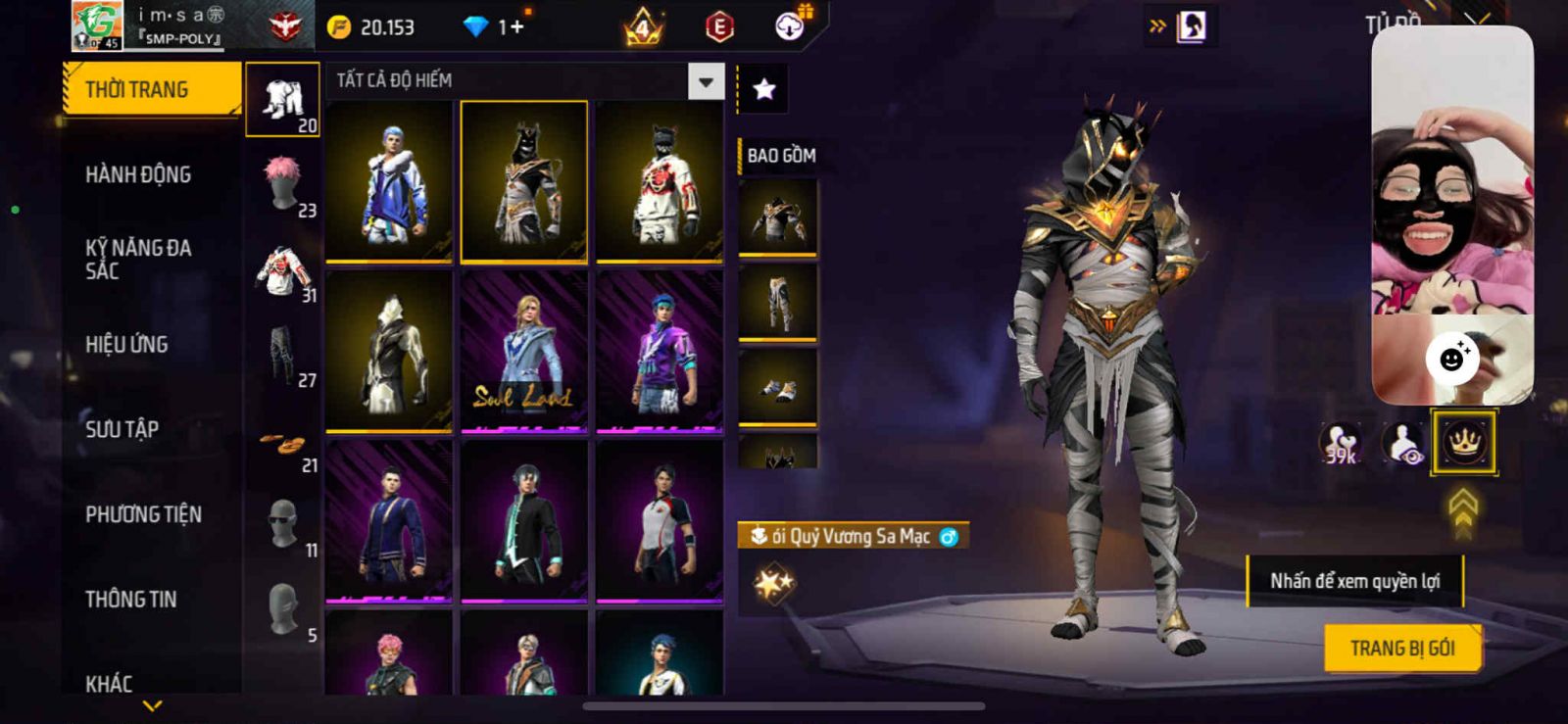Image resolution: width=1568 pixels, height=724 pixels.
Task: Add diamonds using the plus button
Action: 515,27
